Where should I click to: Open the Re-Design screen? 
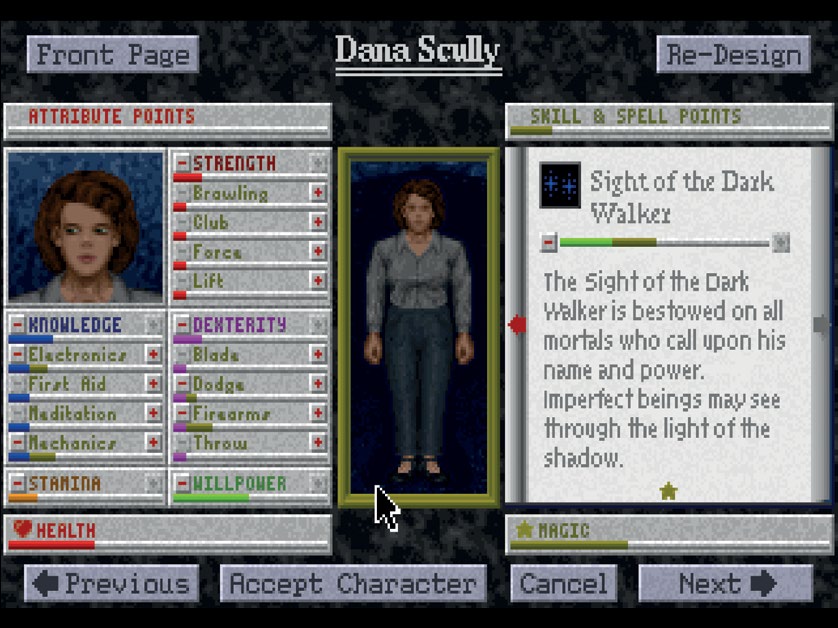(732, 54)
